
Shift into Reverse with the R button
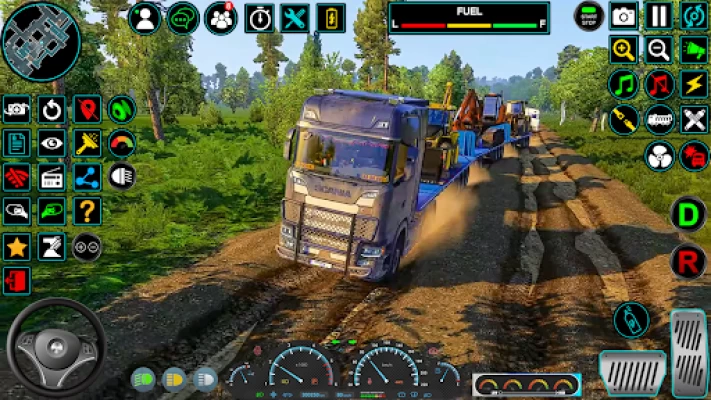coord(688,262)
